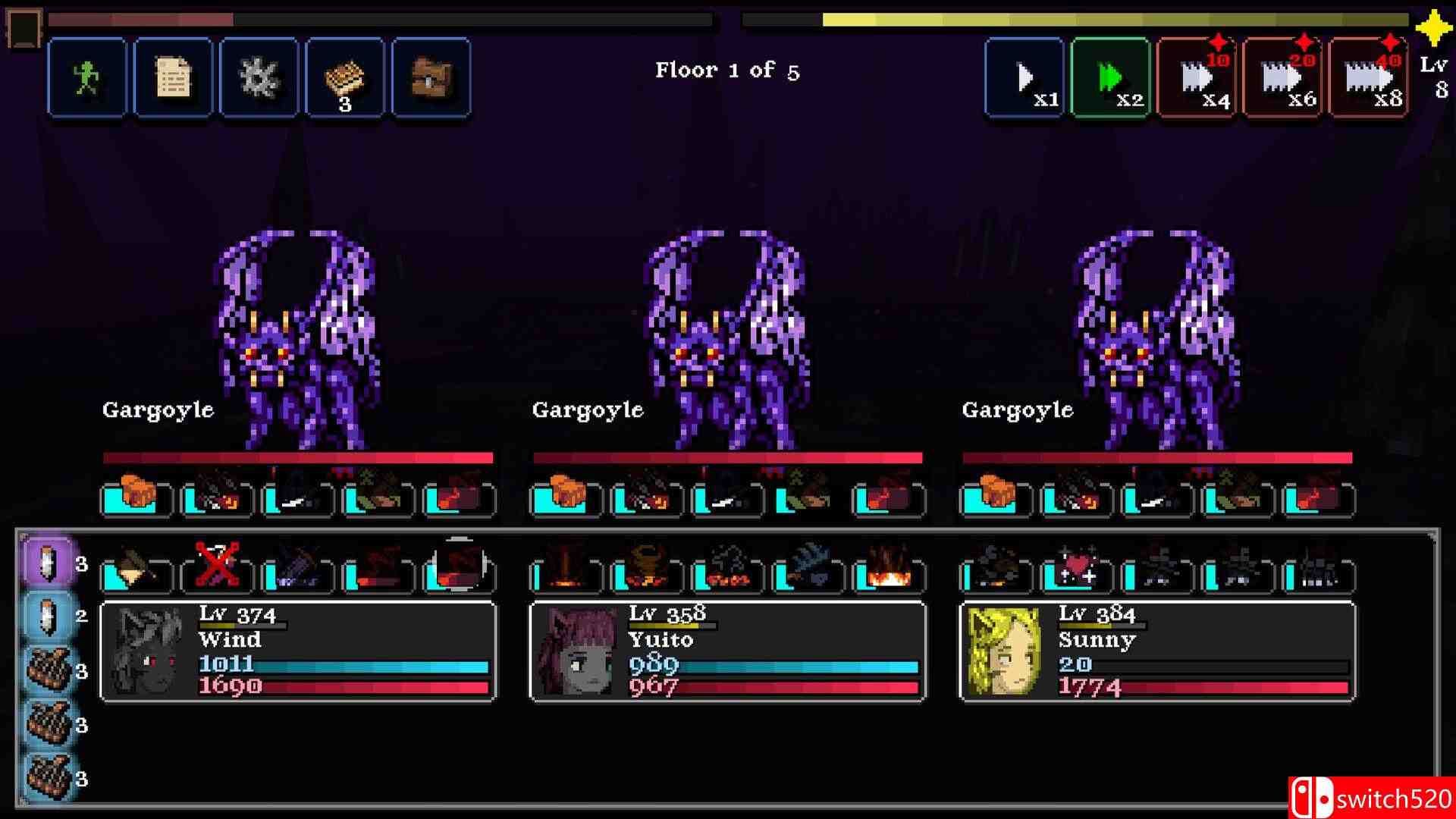The image size is (1456, 819).
Task: Open the treasure chest inventory icon
Action: point(431,76)
